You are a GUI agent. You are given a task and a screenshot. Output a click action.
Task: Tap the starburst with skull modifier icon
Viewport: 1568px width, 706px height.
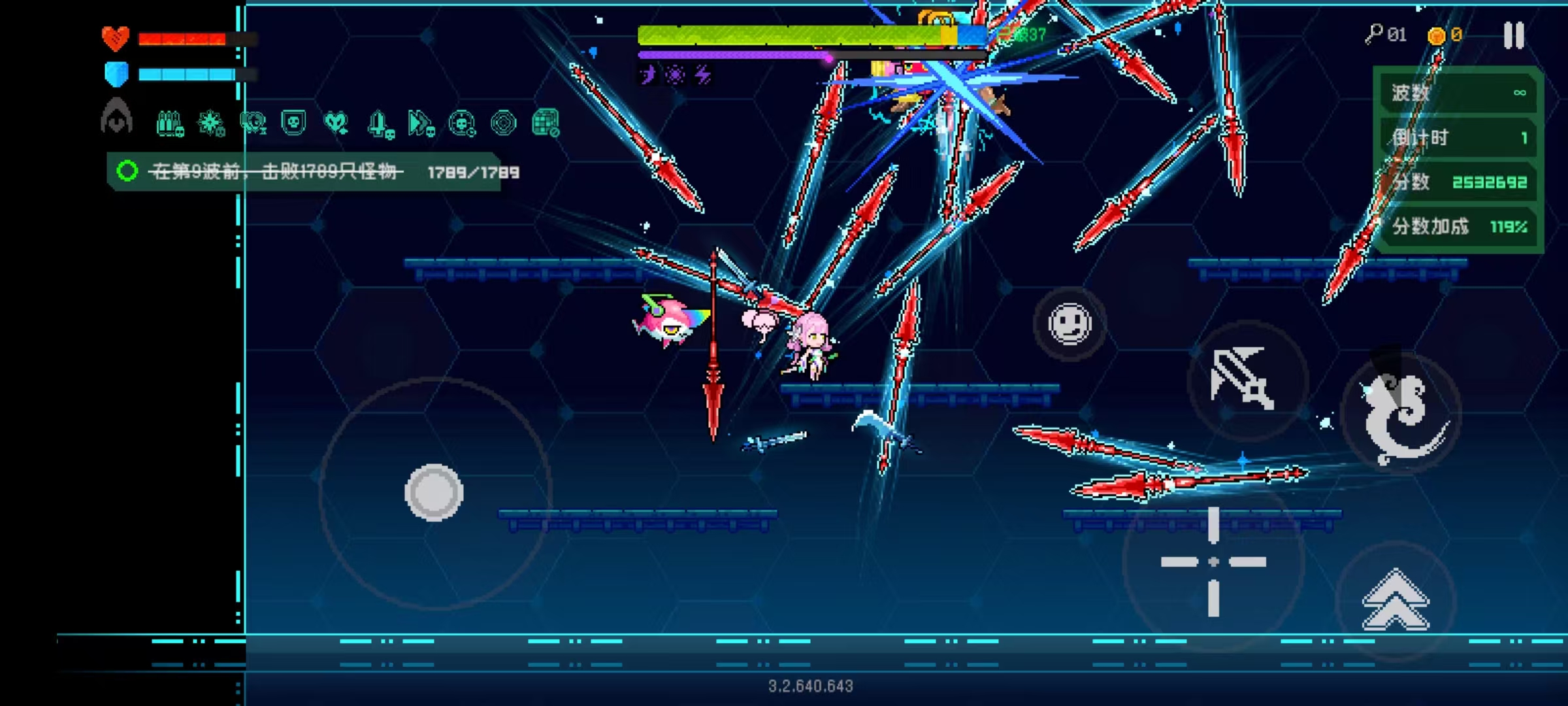click(212, 123)
